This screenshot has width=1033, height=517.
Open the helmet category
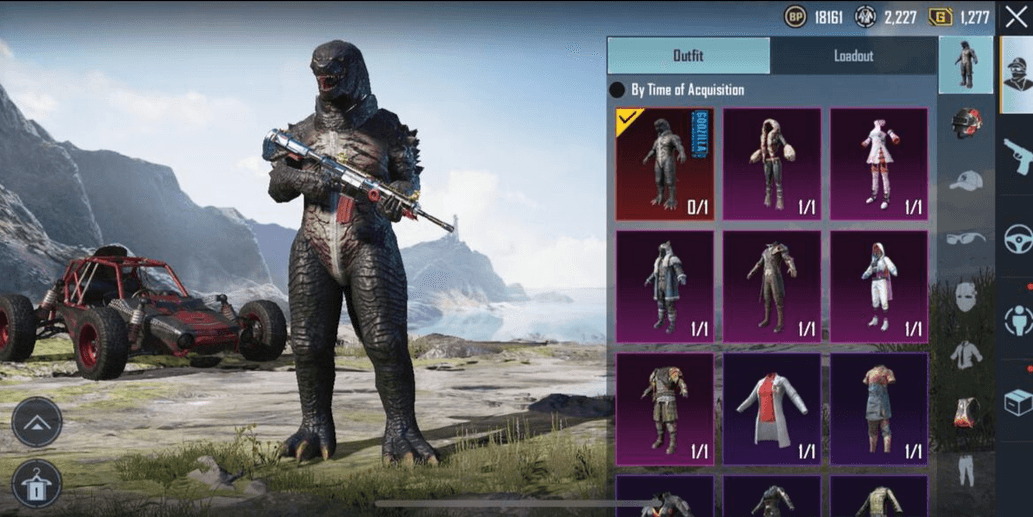click(x=965, y=123)
